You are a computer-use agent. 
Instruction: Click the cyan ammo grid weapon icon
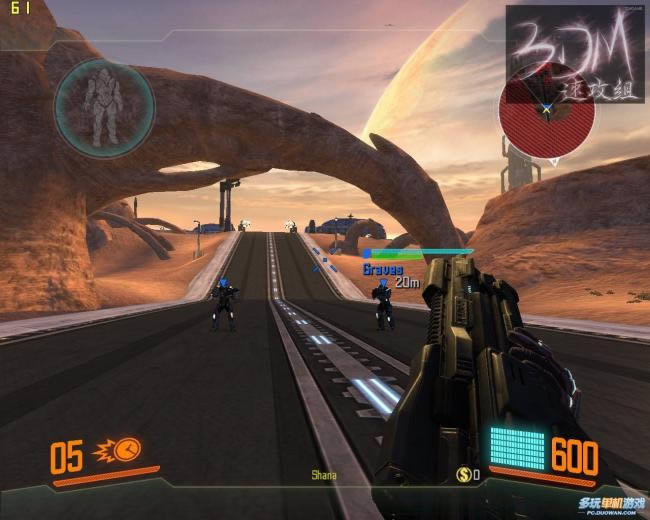point(517,449)
